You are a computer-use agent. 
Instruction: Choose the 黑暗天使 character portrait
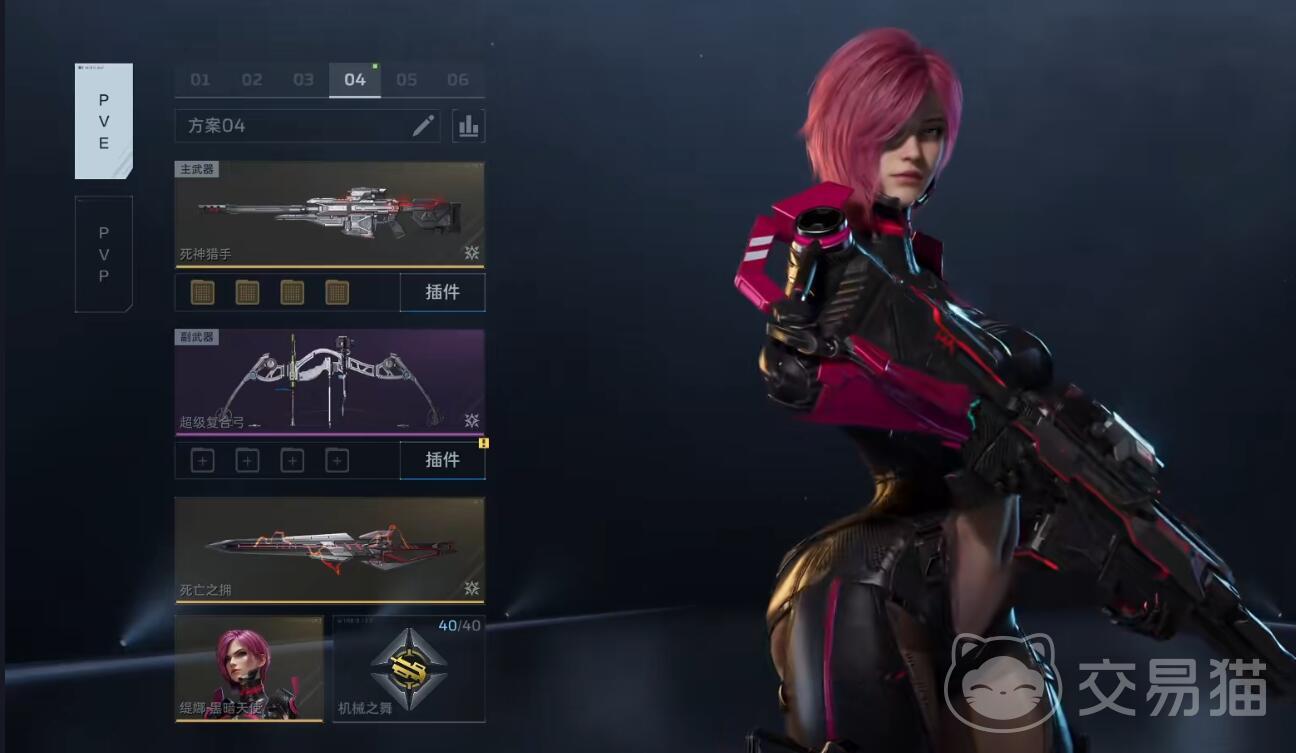coord(249,668)
